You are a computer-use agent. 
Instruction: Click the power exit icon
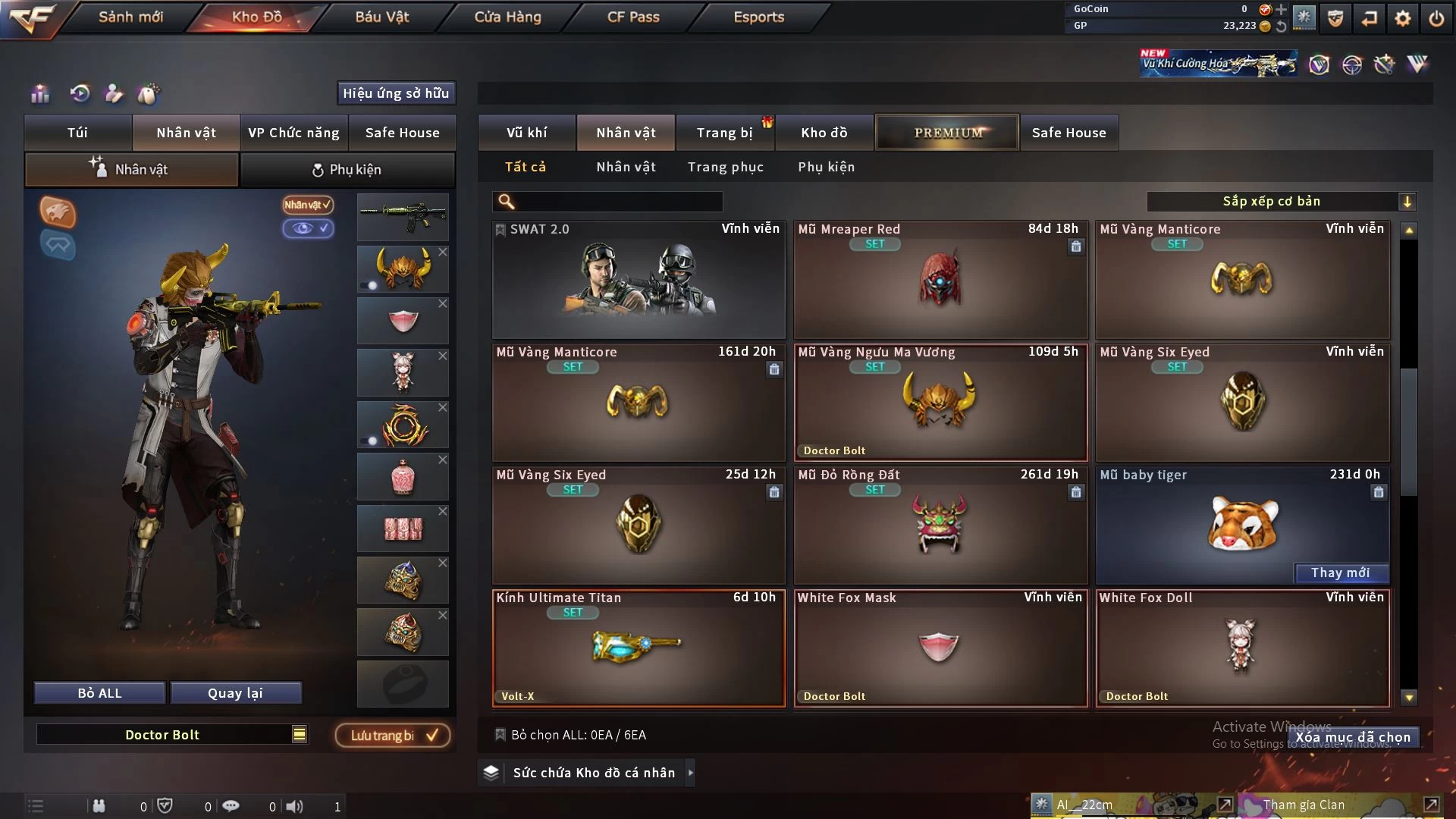point(1436,18)
